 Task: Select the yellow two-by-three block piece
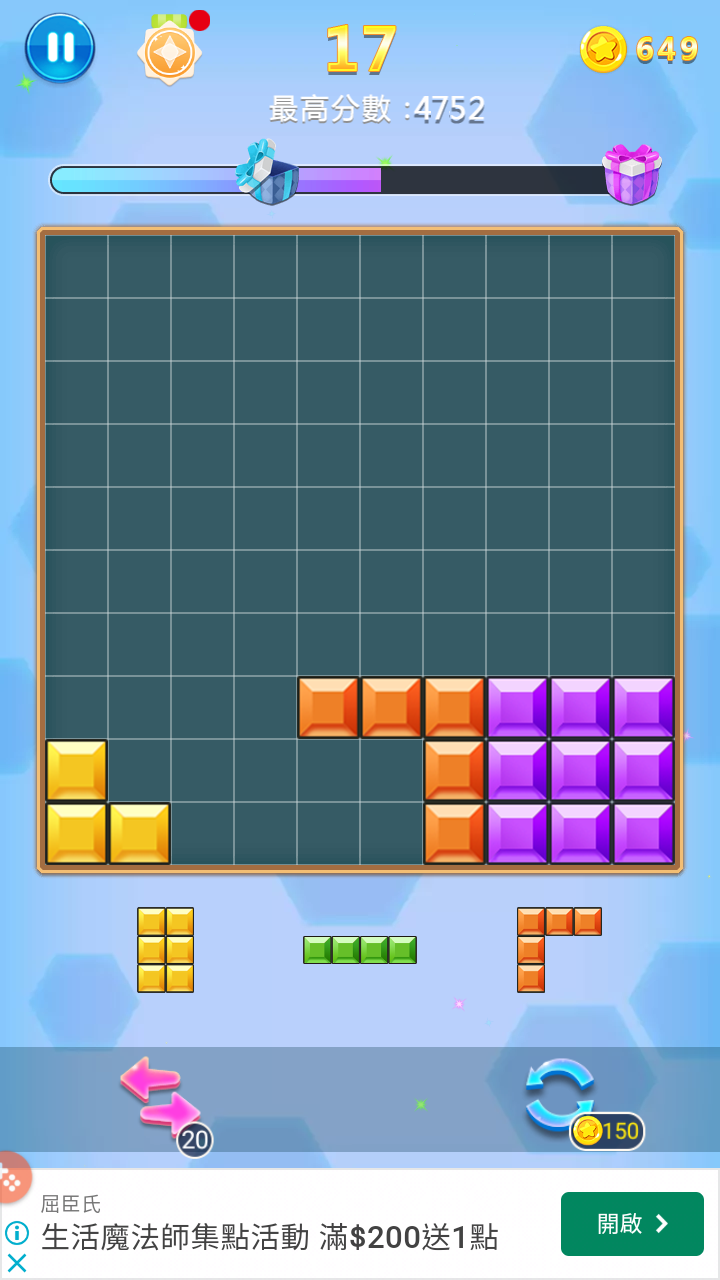click(x=165, y=950)
